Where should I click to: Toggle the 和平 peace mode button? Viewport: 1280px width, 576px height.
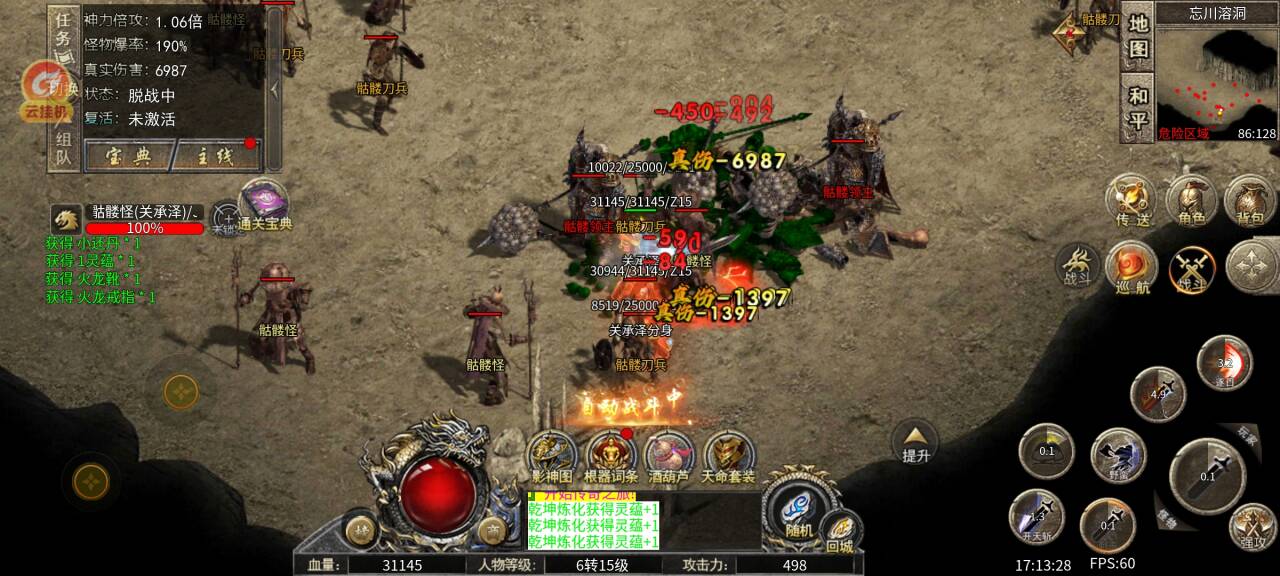click(1138, 109)
